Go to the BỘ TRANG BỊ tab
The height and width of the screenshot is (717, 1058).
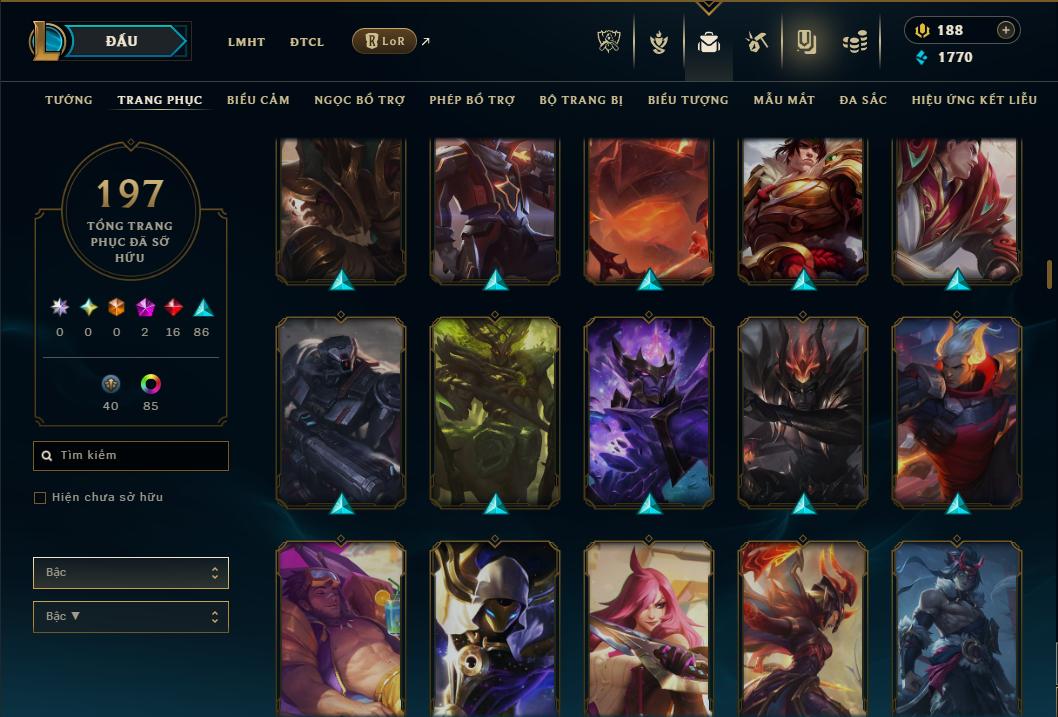[x=581, y=100]
